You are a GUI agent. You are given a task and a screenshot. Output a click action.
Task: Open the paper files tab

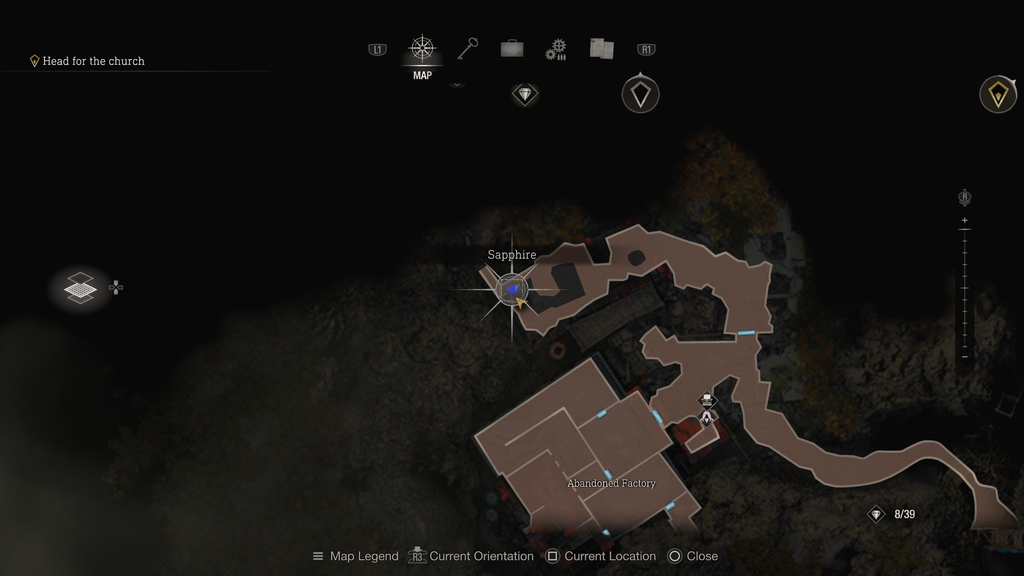pyautogui.click(x=601, y=48)
